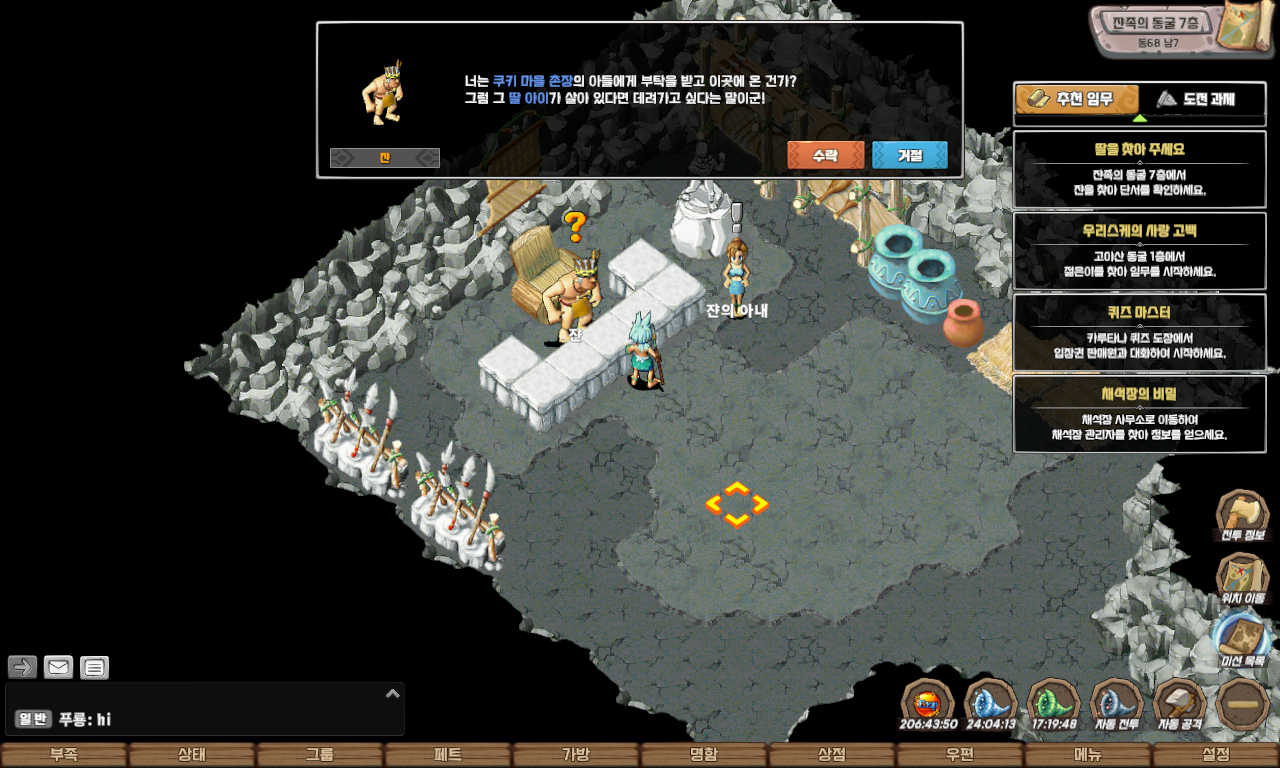
Task: Expand the chat box with the up arrow
Action: tap(393, 693)
